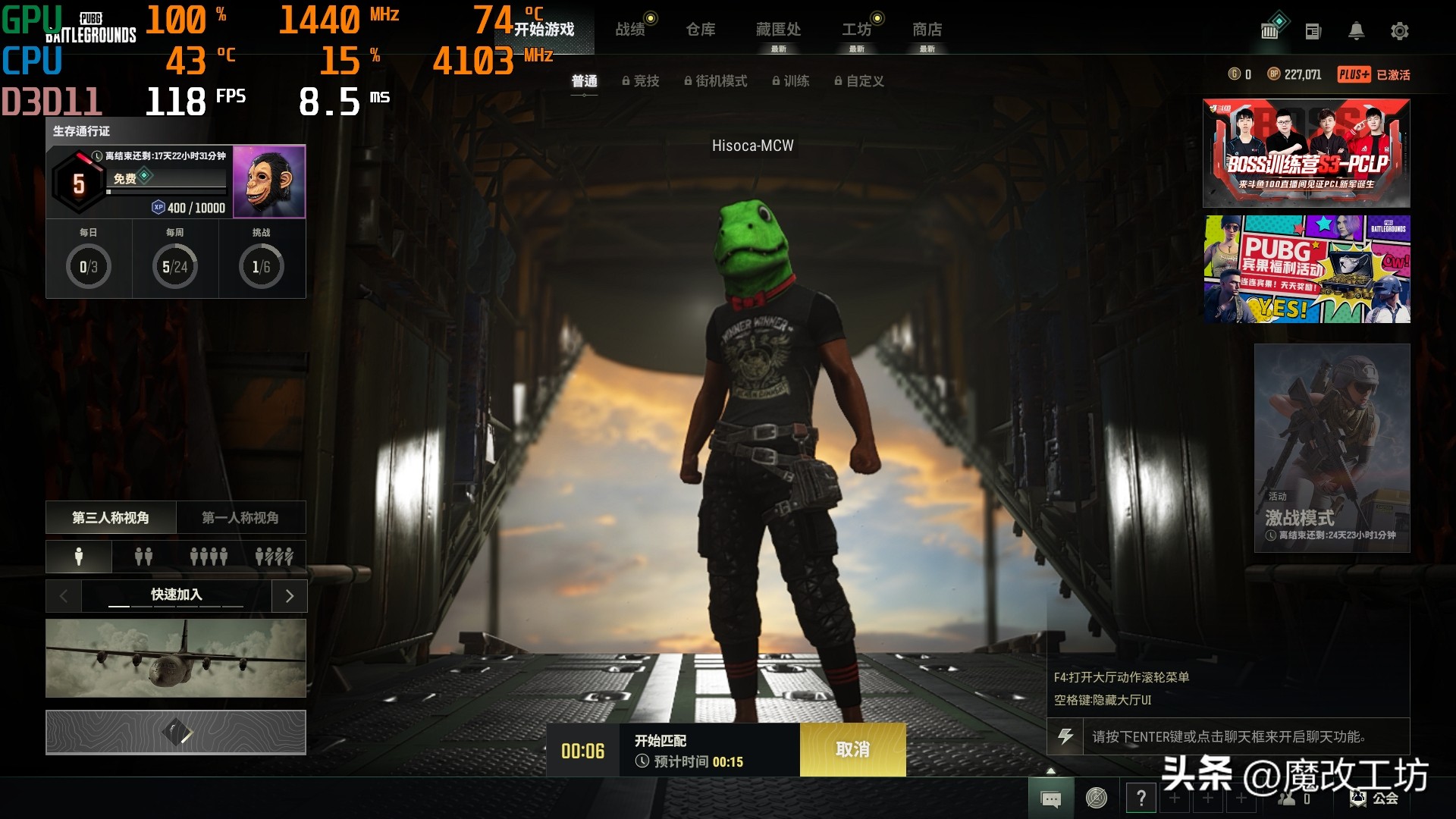Screen dimensions: 1456x819
Task: Open the question mark help button
Action: [1141, 798]
